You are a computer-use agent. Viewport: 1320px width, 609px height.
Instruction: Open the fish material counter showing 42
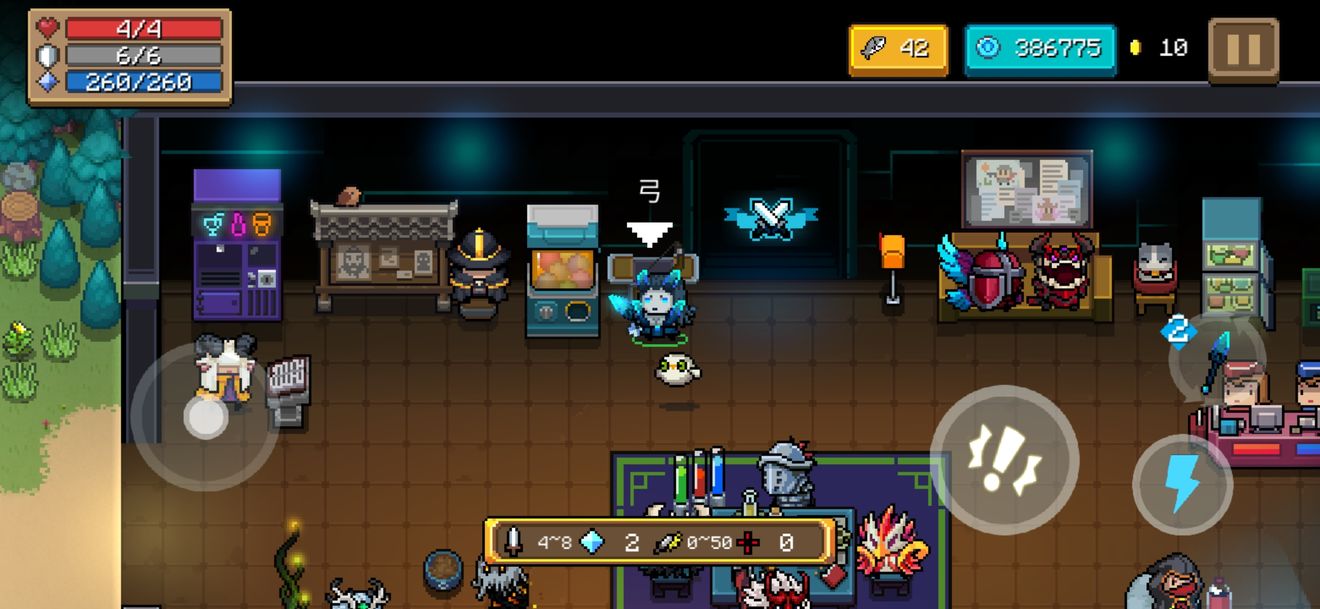pyautogui.click(x=897, y=49)
